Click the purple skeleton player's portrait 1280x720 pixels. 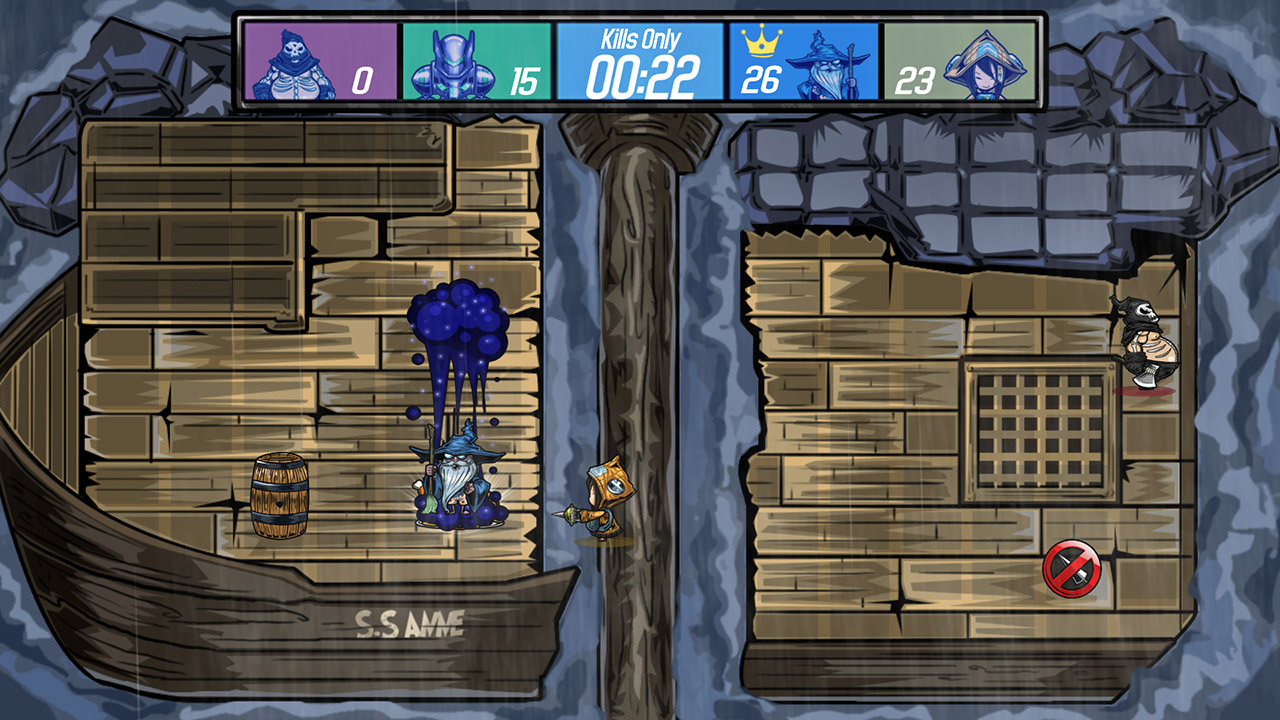tap(295, 60)
